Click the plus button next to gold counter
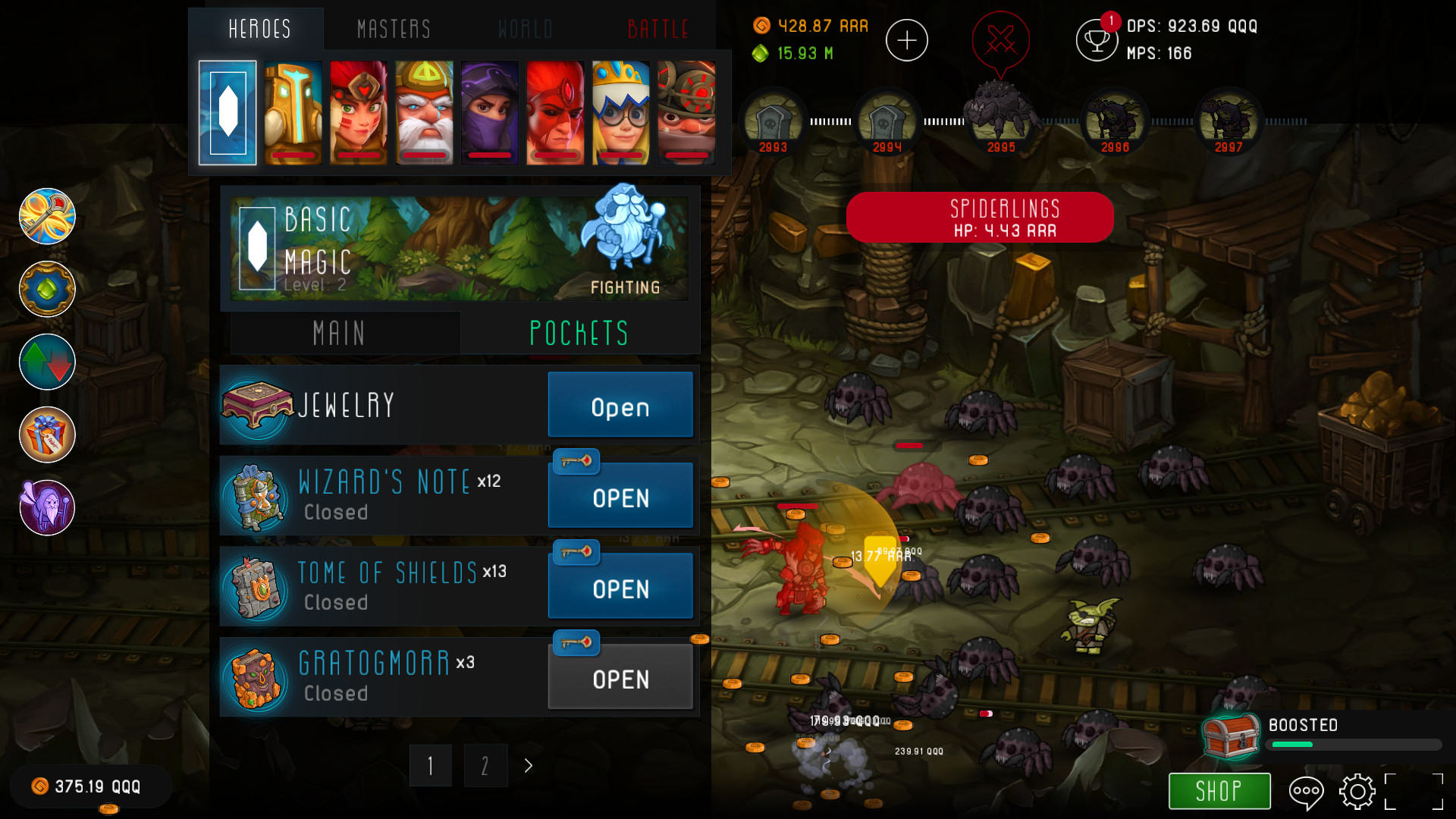The width and height of the screenshot is (1456, 819). tap(907, 39)
